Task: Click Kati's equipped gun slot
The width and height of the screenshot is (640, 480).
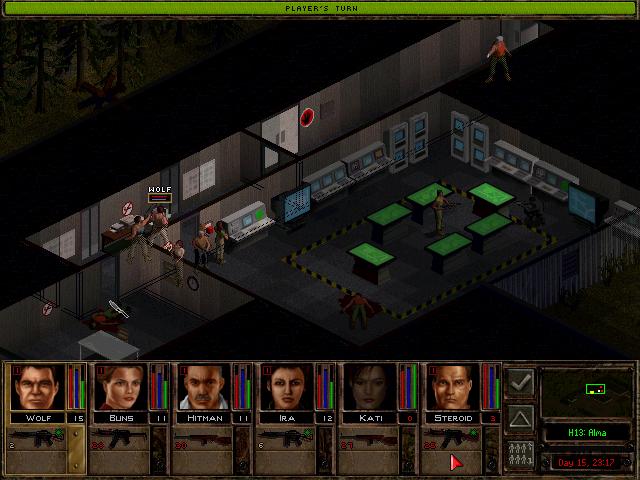Action: [x=370, y=440]
